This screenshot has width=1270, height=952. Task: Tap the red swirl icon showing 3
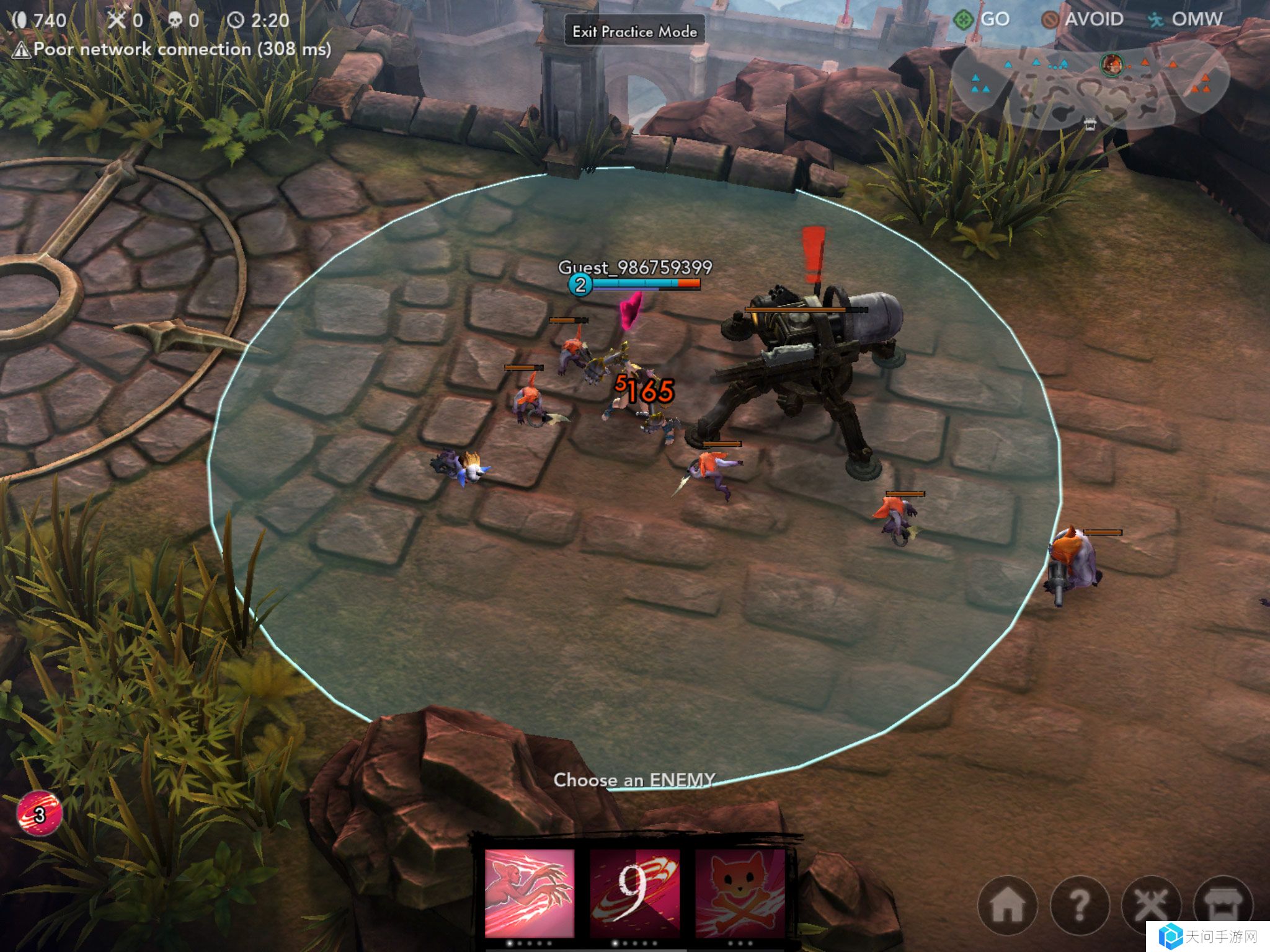(x=39, y=814)
